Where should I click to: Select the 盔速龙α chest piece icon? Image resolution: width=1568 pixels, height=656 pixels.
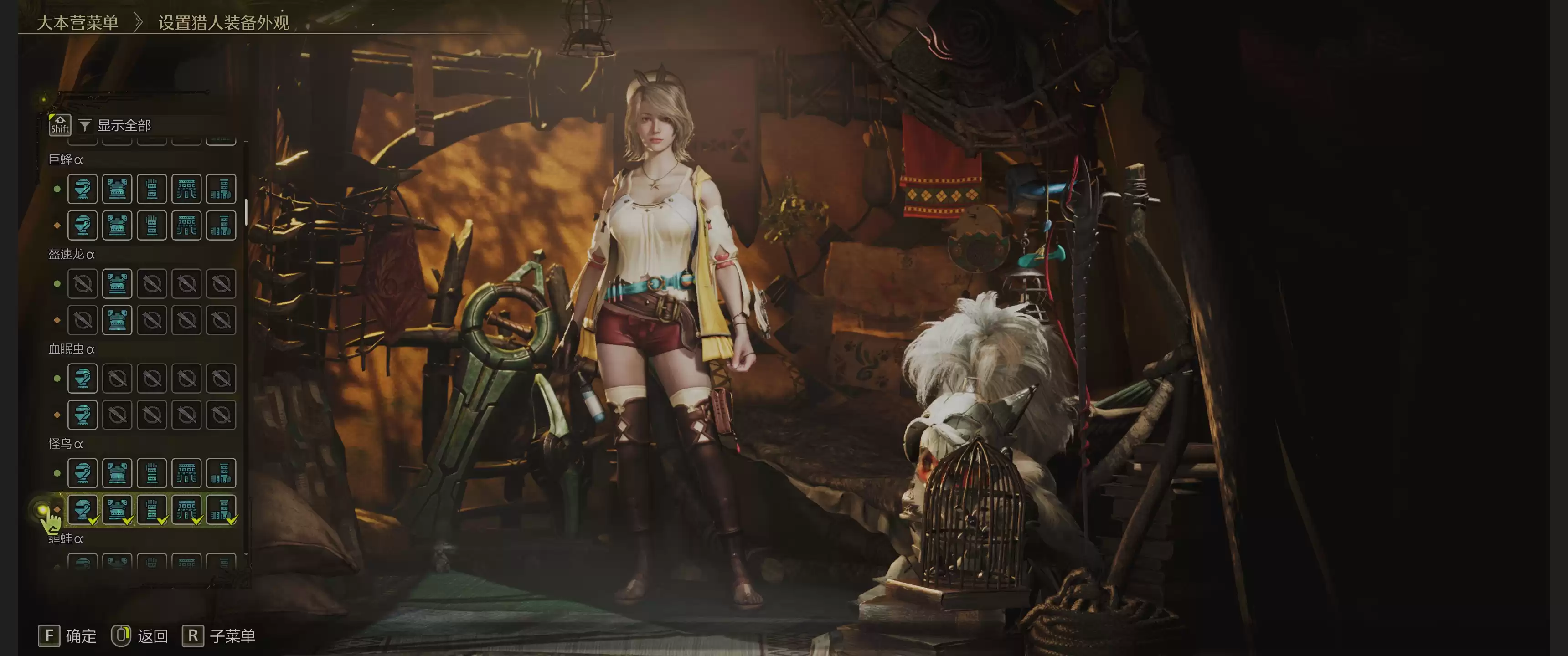(117, 283)
